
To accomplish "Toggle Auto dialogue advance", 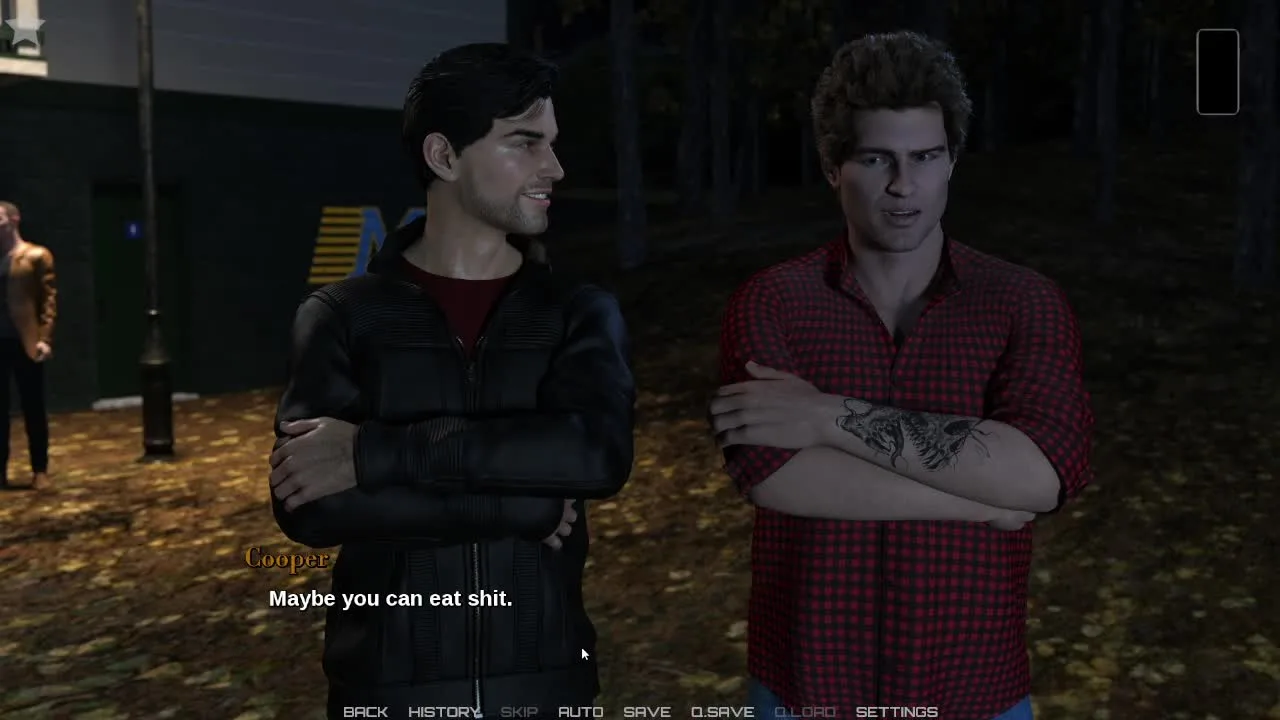I will tap(580, 711).
